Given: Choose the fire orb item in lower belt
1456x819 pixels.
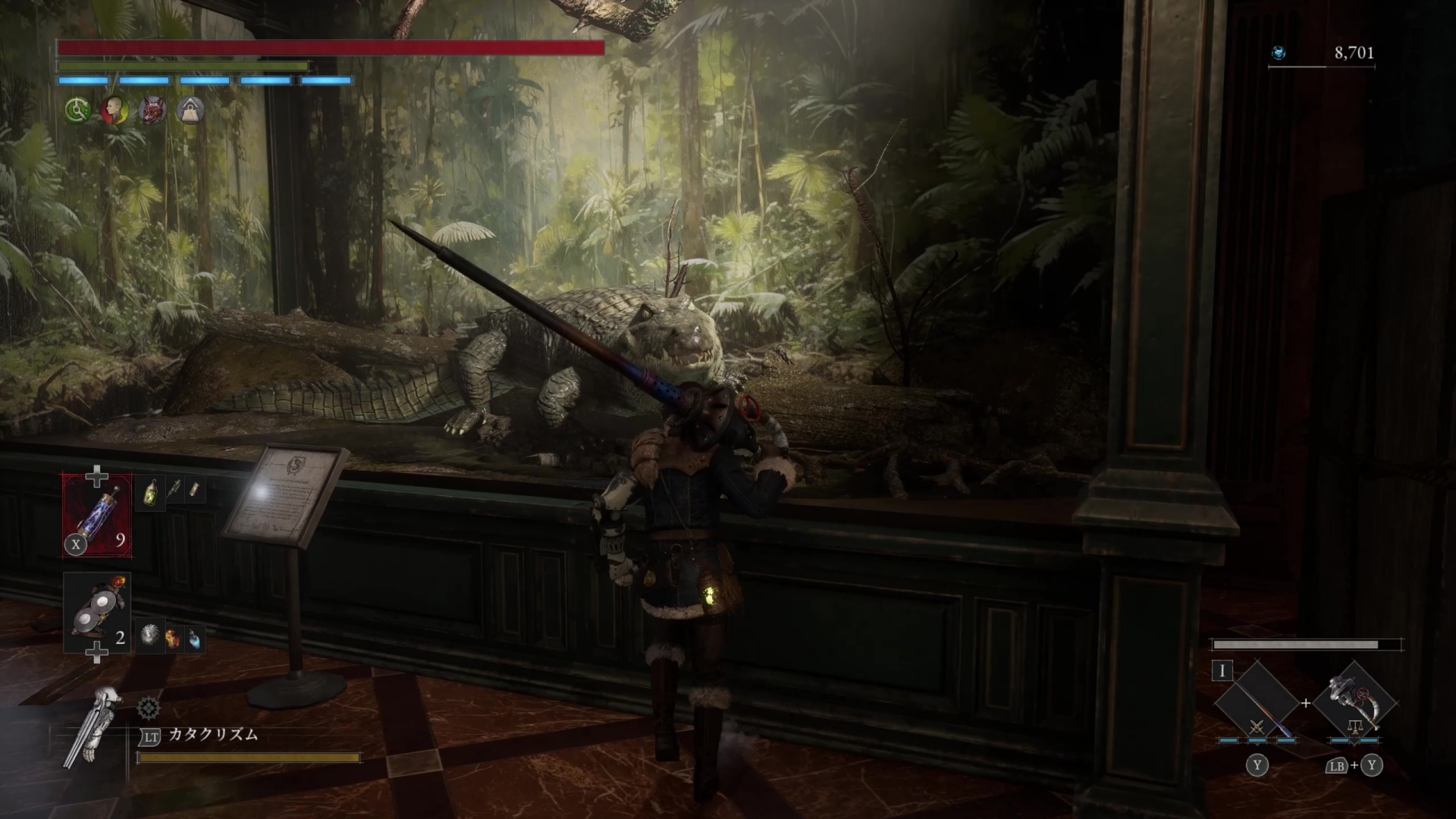Looking at the screenshot, I should (x=173, y=639).
